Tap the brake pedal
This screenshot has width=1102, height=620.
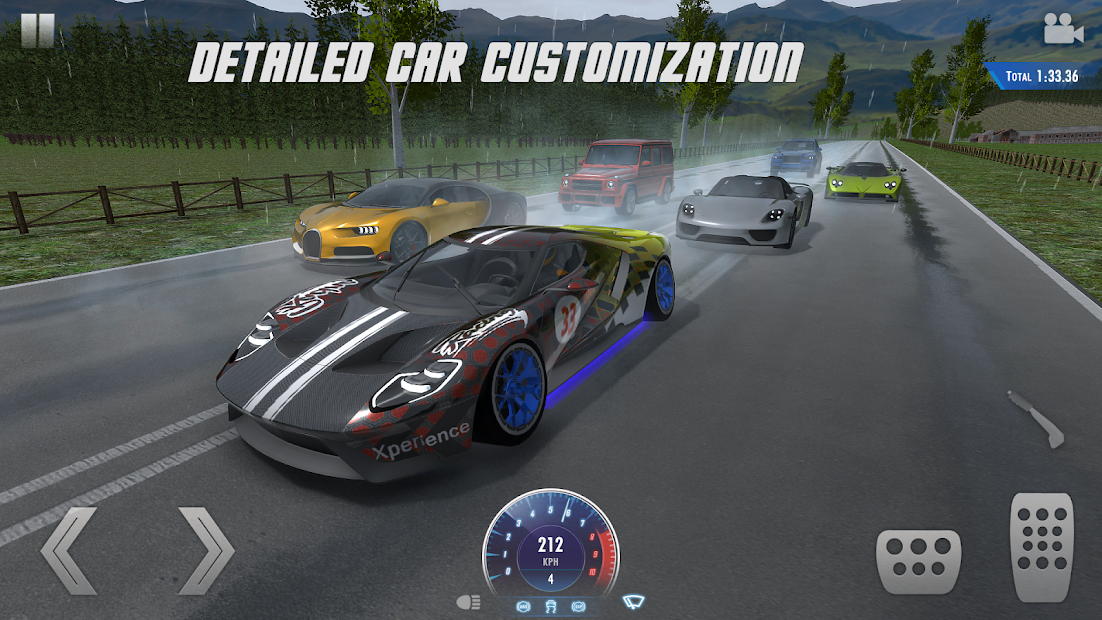(x=918, y=562)
